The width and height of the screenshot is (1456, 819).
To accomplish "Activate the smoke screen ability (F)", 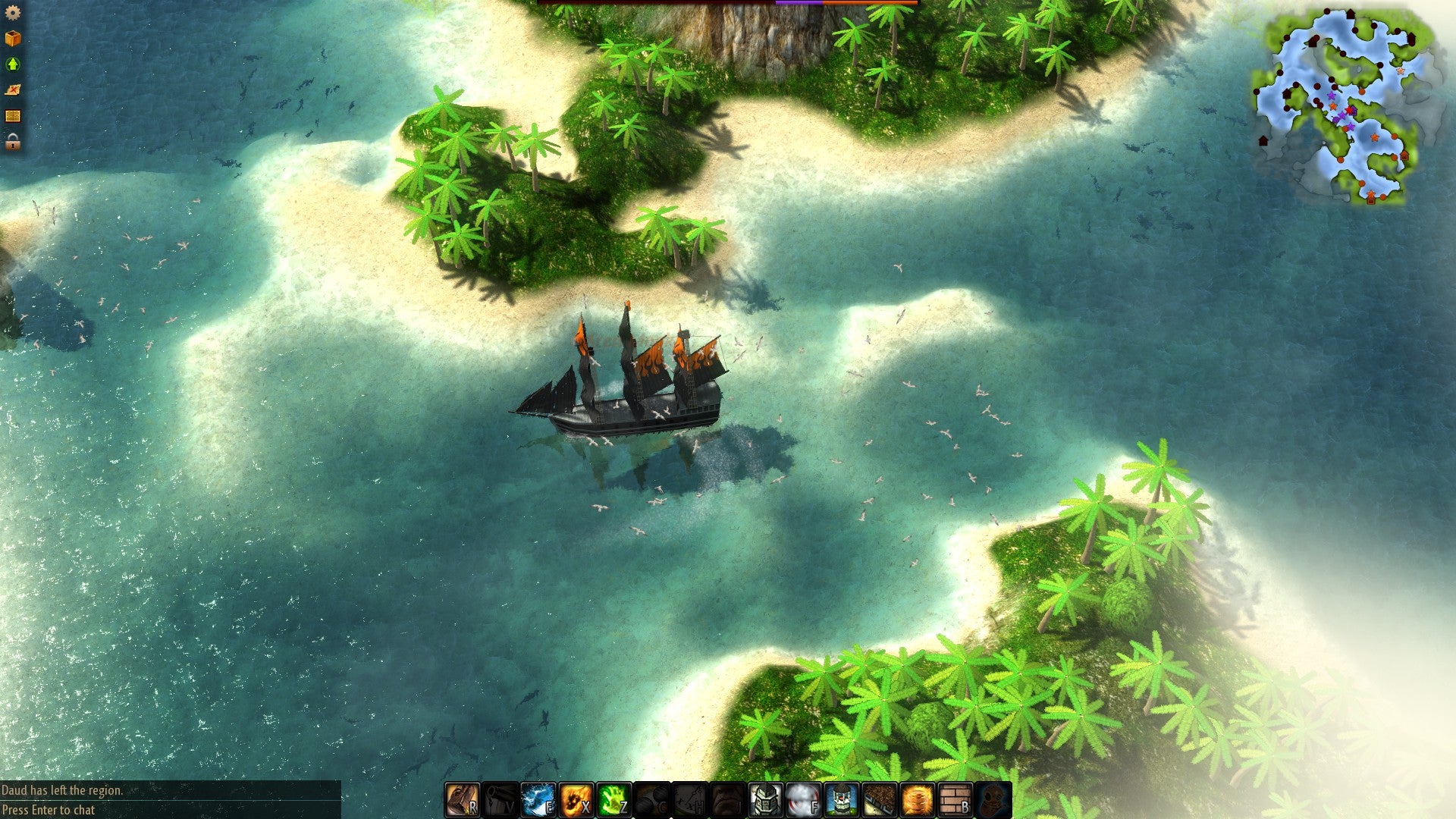I will coord(805,798).
